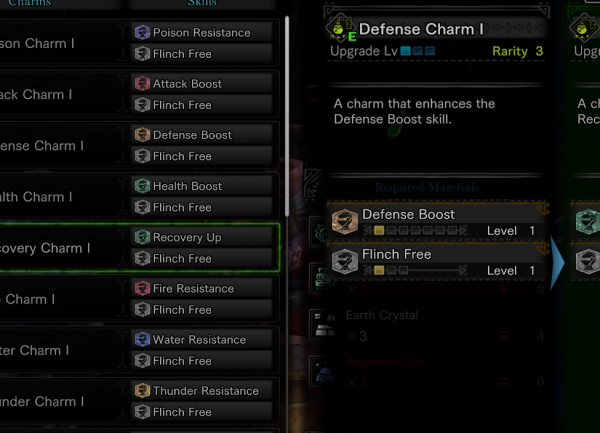The width and height of the screenshot is (600, 433).
Task: Select the highlighted Recovery Up charm row
Action: 140,248
